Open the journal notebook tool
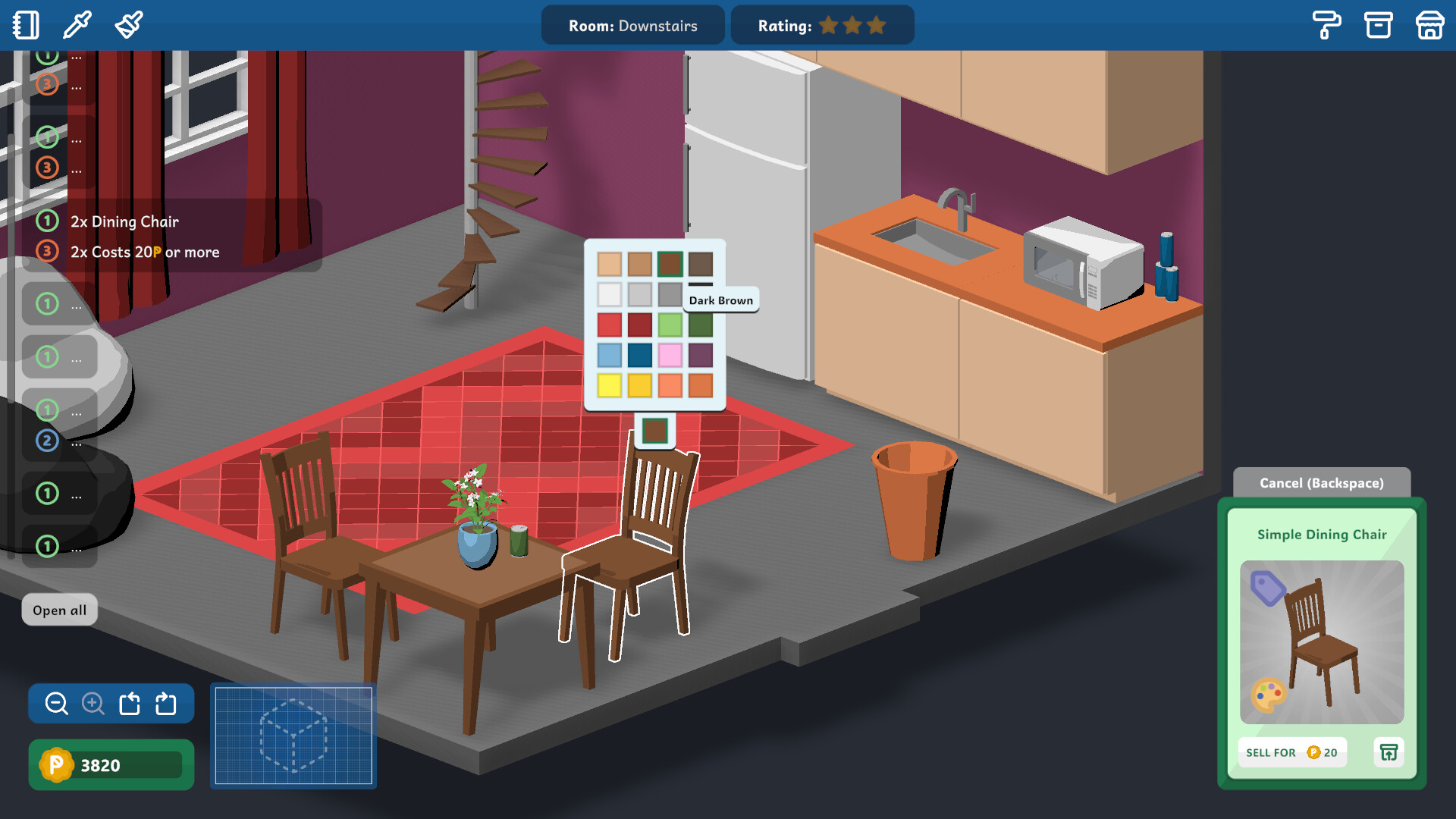The width and height of the screenshot is (1456, 819). pyautogui.click(x=25, y=25)
